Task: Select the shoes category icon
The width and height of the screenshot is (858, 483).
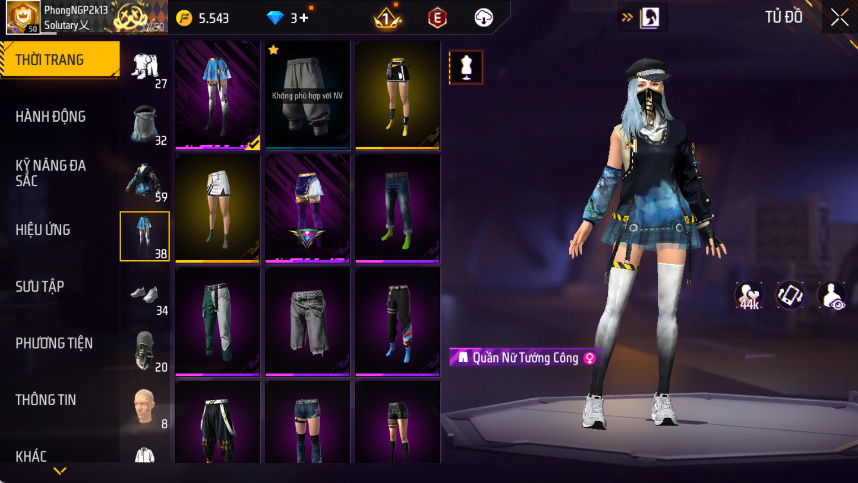Action: click(145, 294)
